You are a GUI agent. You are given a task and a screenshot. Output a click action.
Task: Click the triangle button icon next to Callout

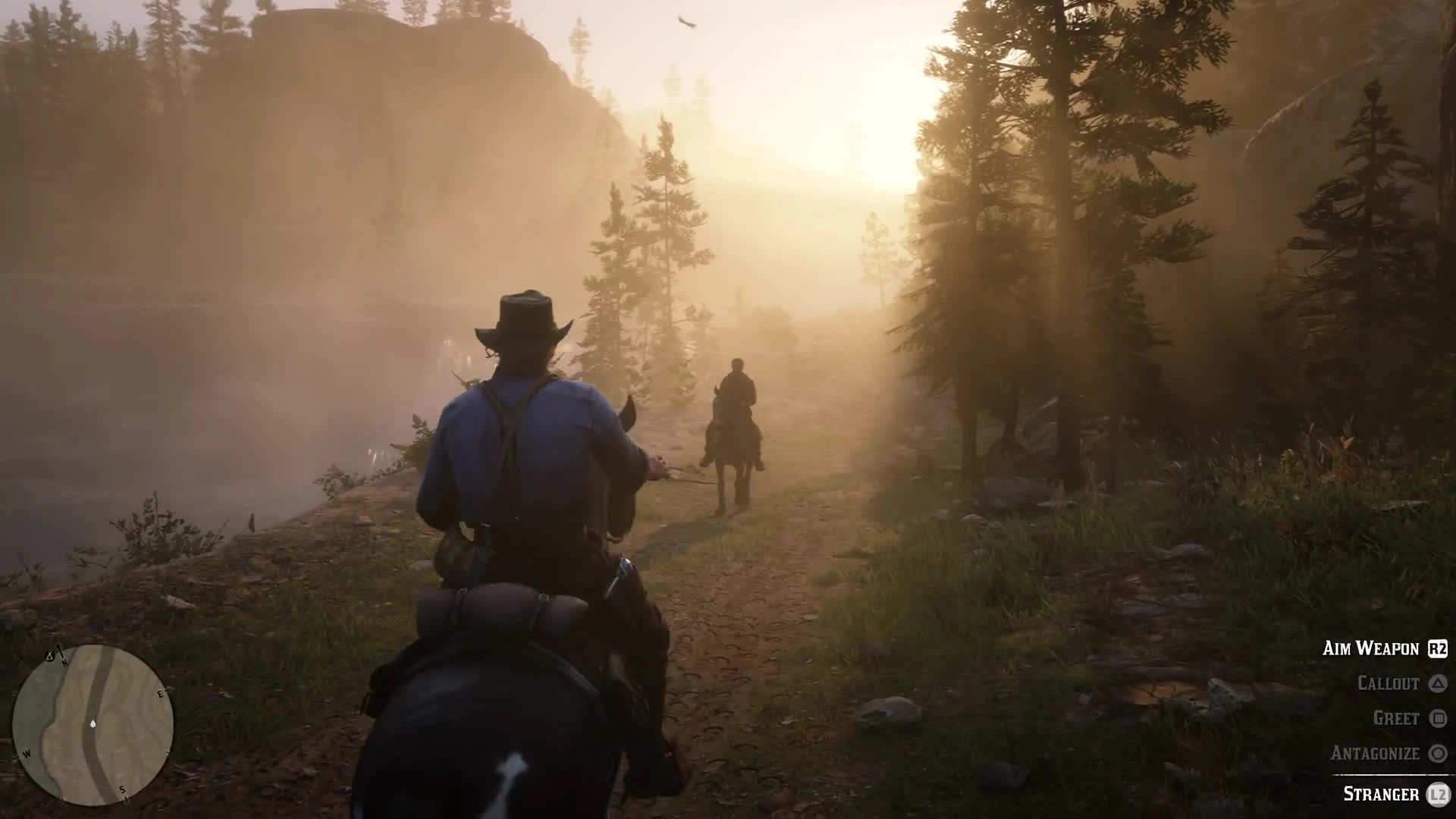[1439, 683]
